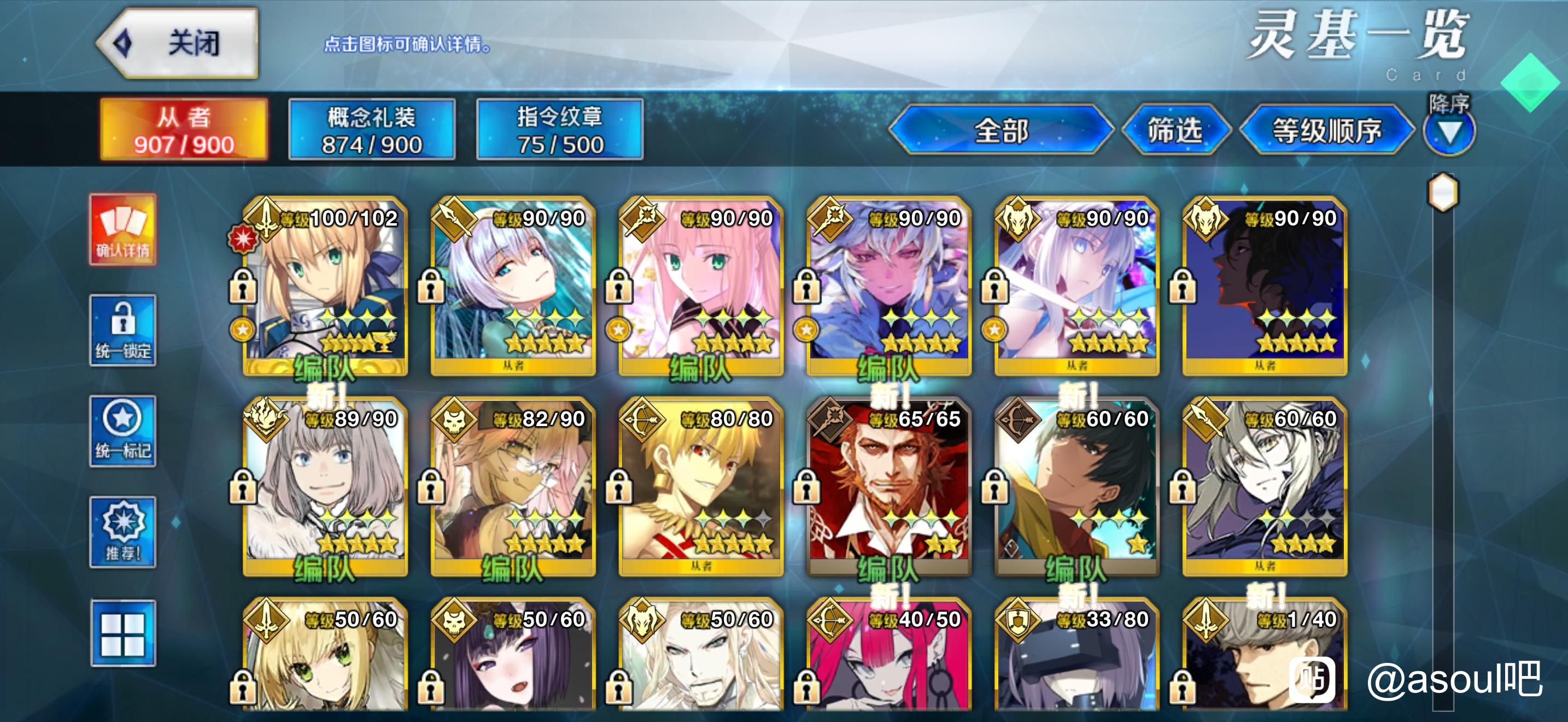Click the list scrollbar handle
The height and width of the screenshot is (722, 1568).
click(x=1443, y=194)
